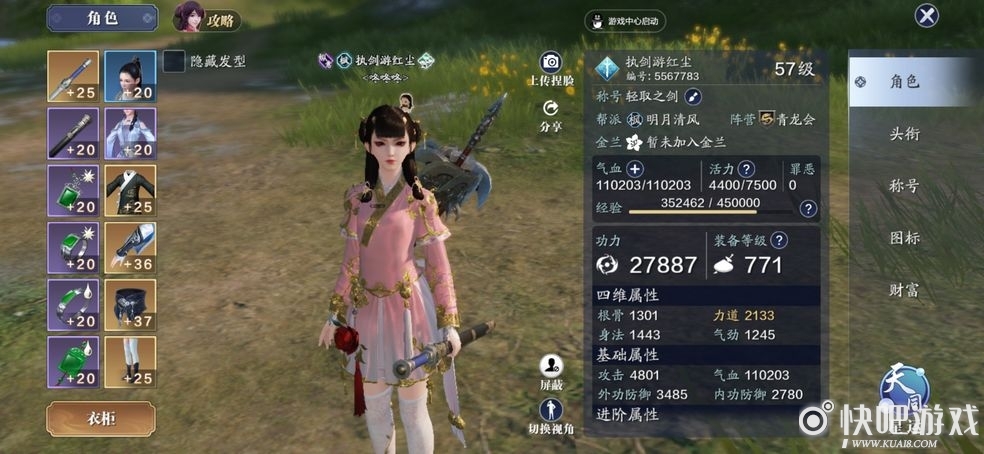This screenshot has height=454, width=984.
Task: Show 装备等级 help info
Action: tap(780, 240)
